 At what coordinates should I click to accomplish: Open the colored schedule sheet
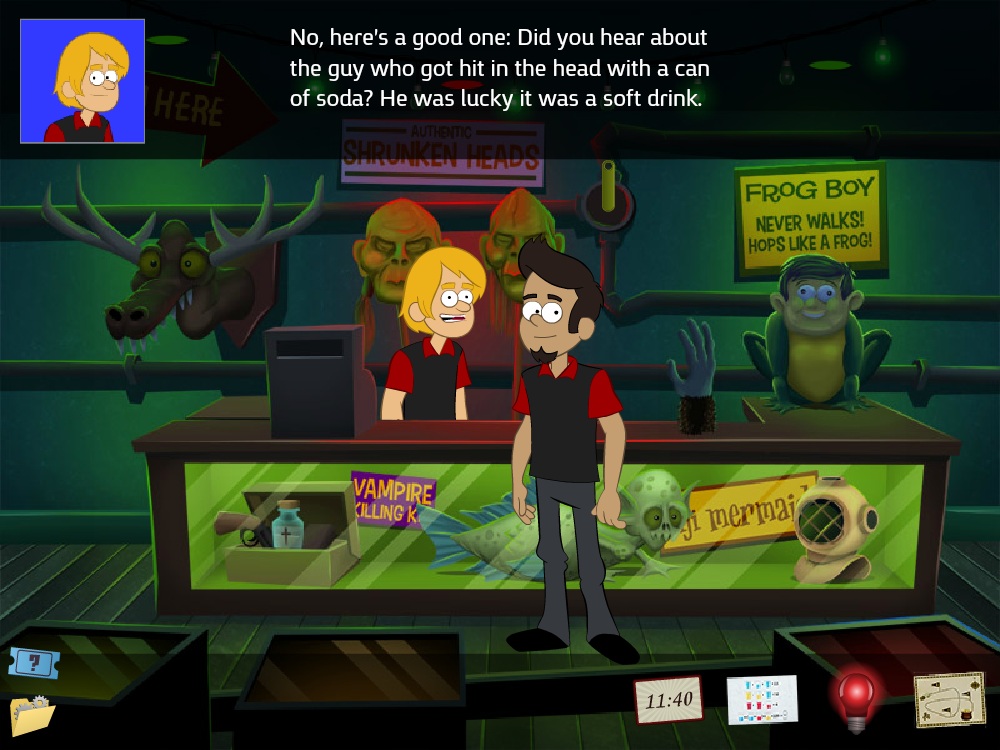pyautogui.click(x=762, y=699)
